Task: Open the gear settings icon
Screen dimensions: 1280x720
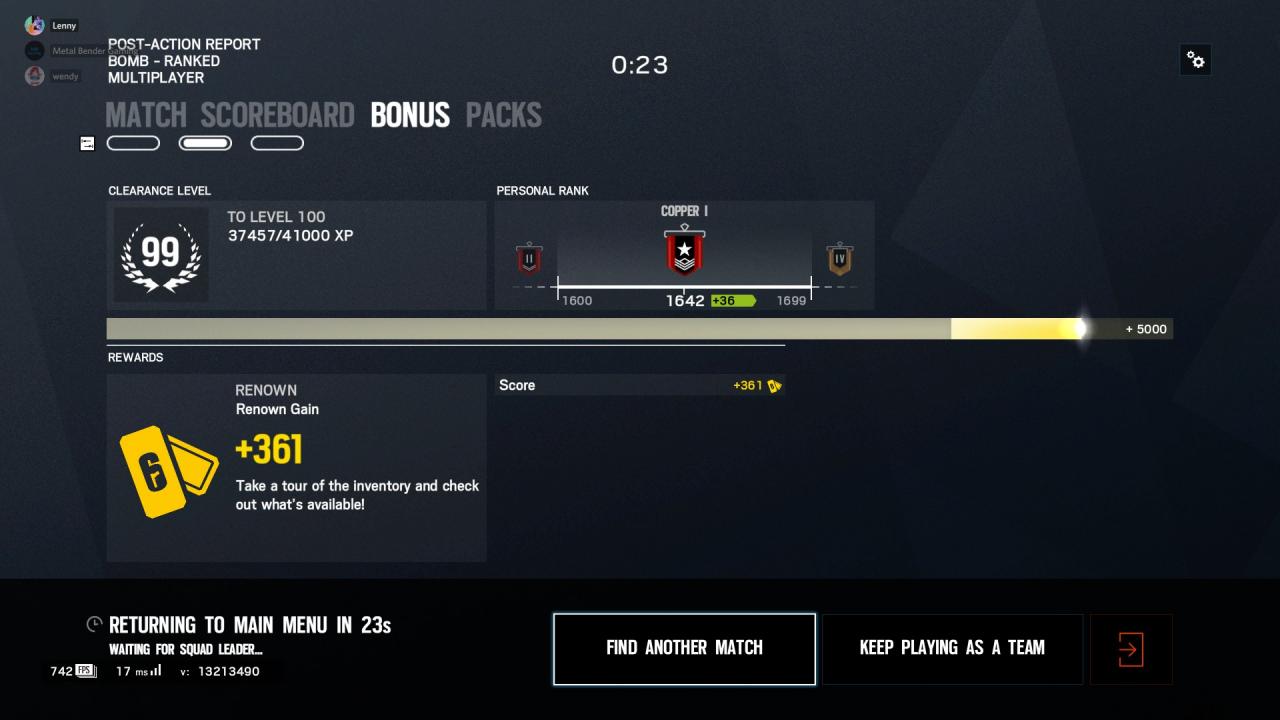Action: click(x=1195, y=60)
